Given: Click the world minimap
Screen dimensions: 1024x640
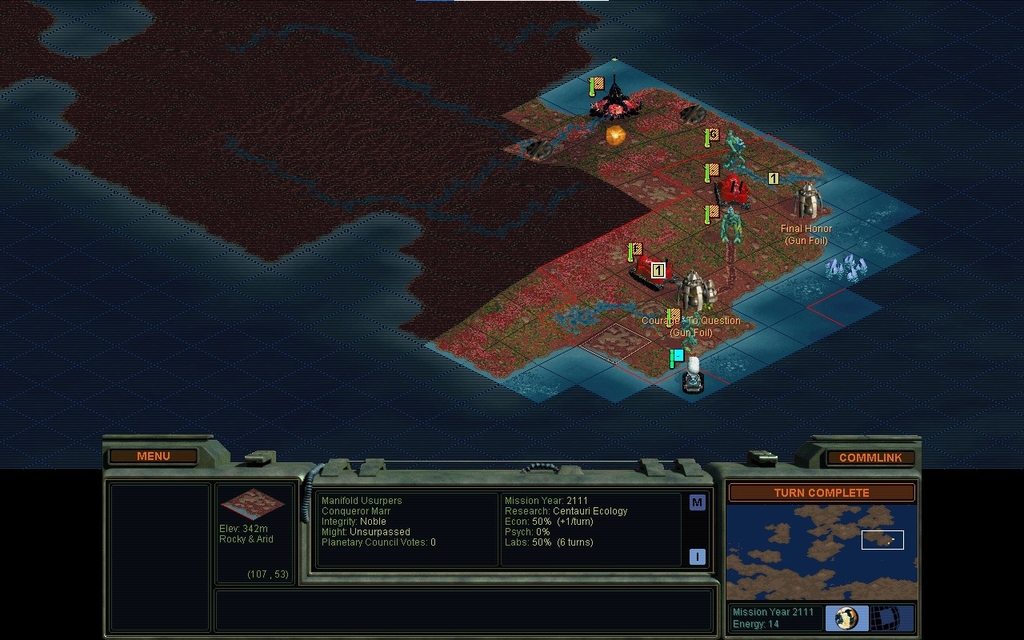Looking at the screenshot, I should (821, 551).
